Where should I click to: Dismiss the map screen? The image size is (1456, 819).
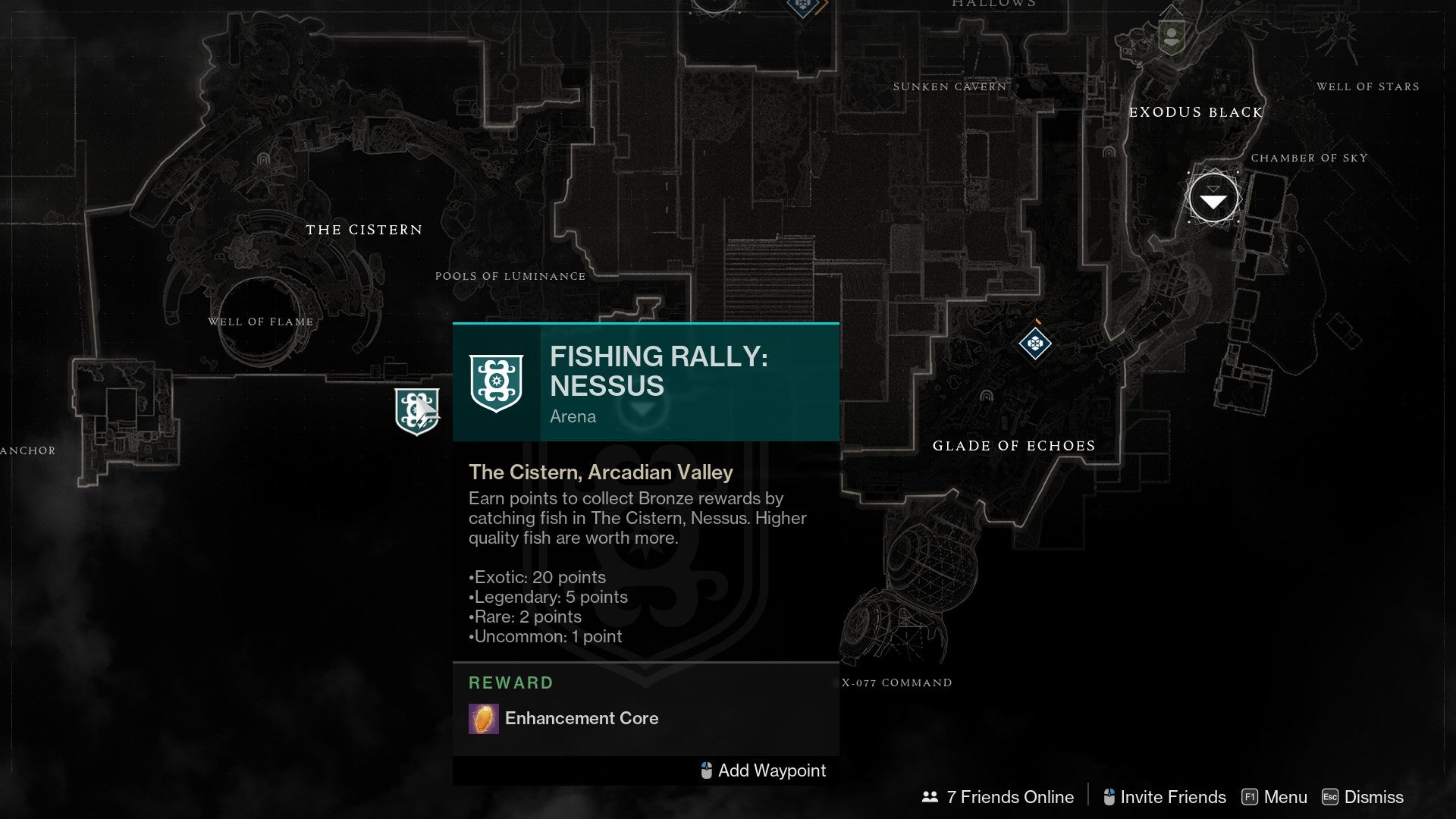(1363, 797)
